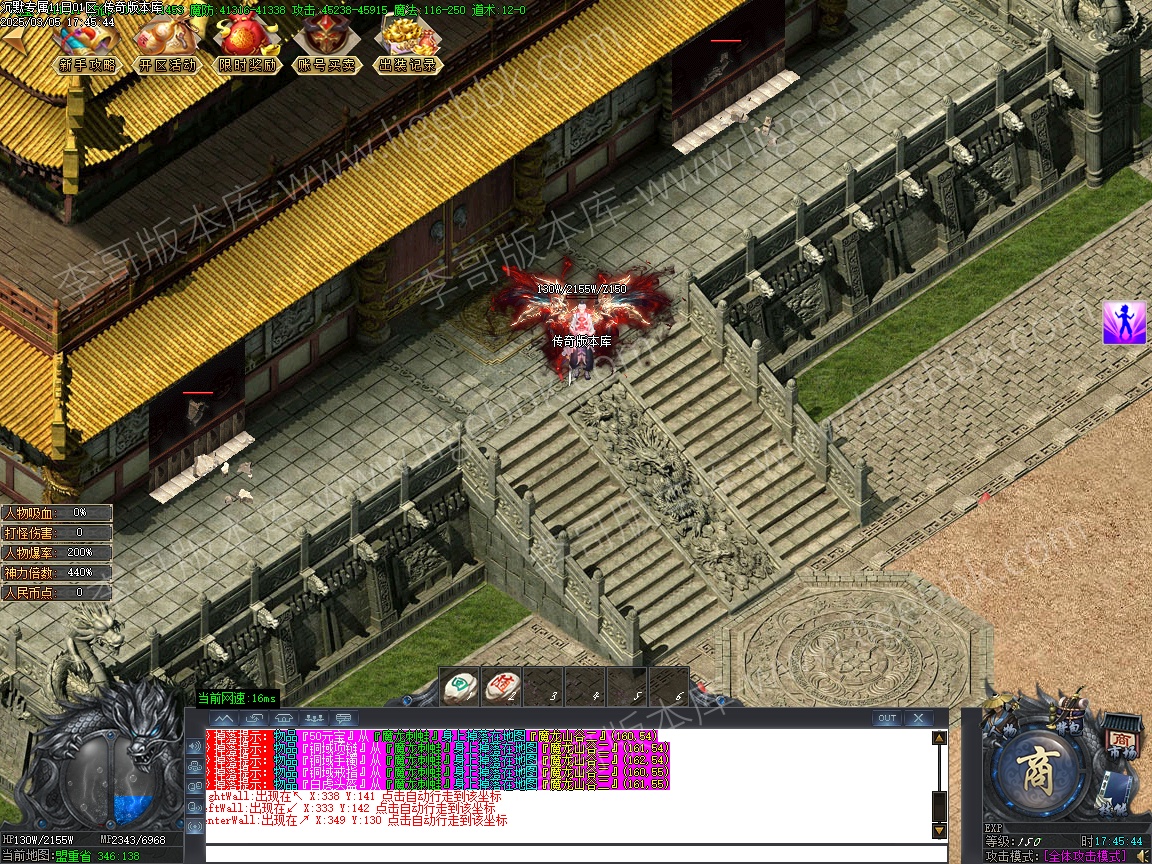The width and height of the screenshot is (1152, 864).
Task: Use the green potion in hotbar slot one
Action: [461, 686]
